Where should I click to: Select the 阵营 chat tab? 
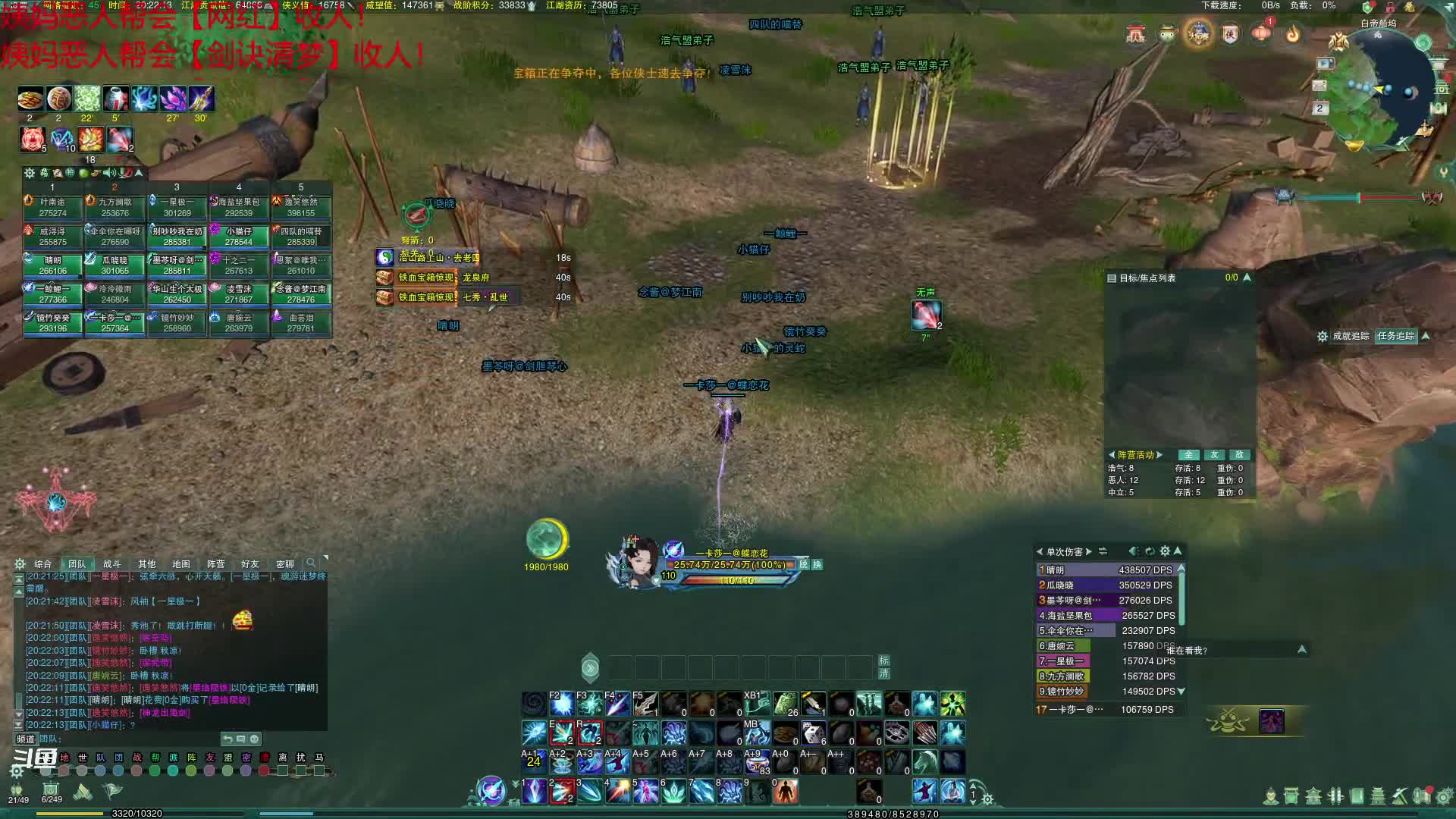click(x=215, y=564)
